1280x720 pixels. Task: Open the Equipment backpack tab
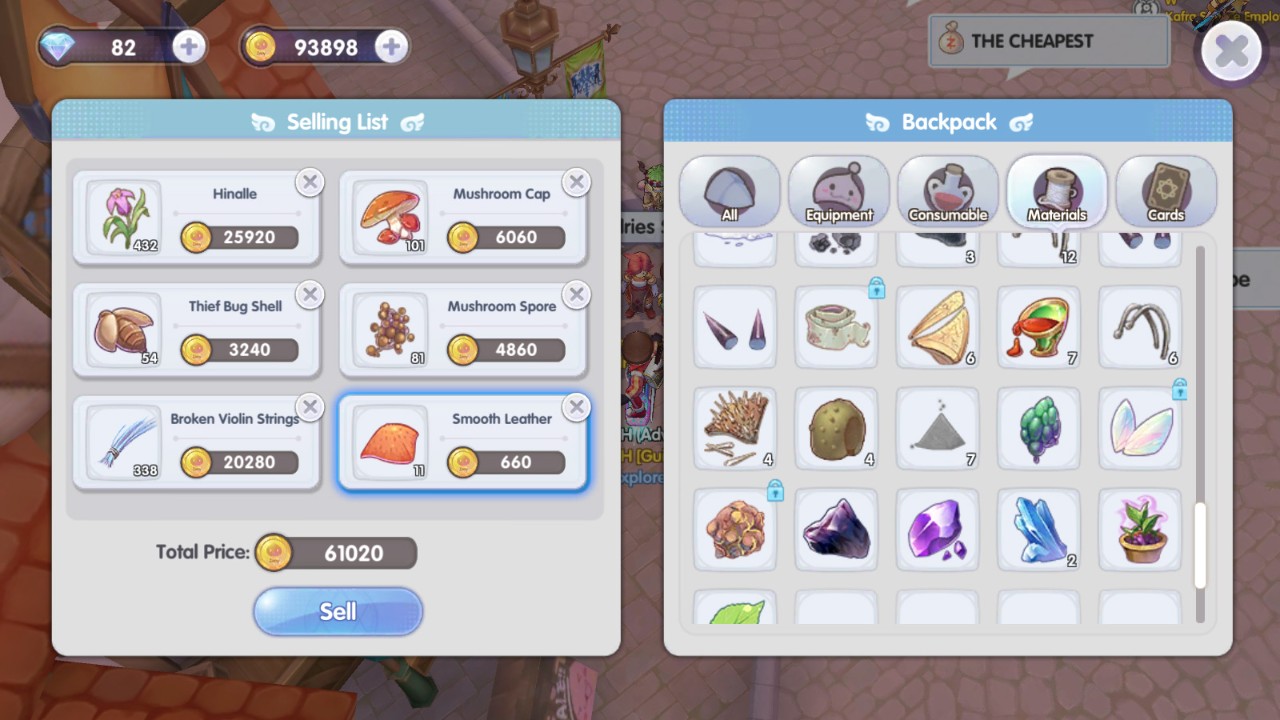pos(839,191)
